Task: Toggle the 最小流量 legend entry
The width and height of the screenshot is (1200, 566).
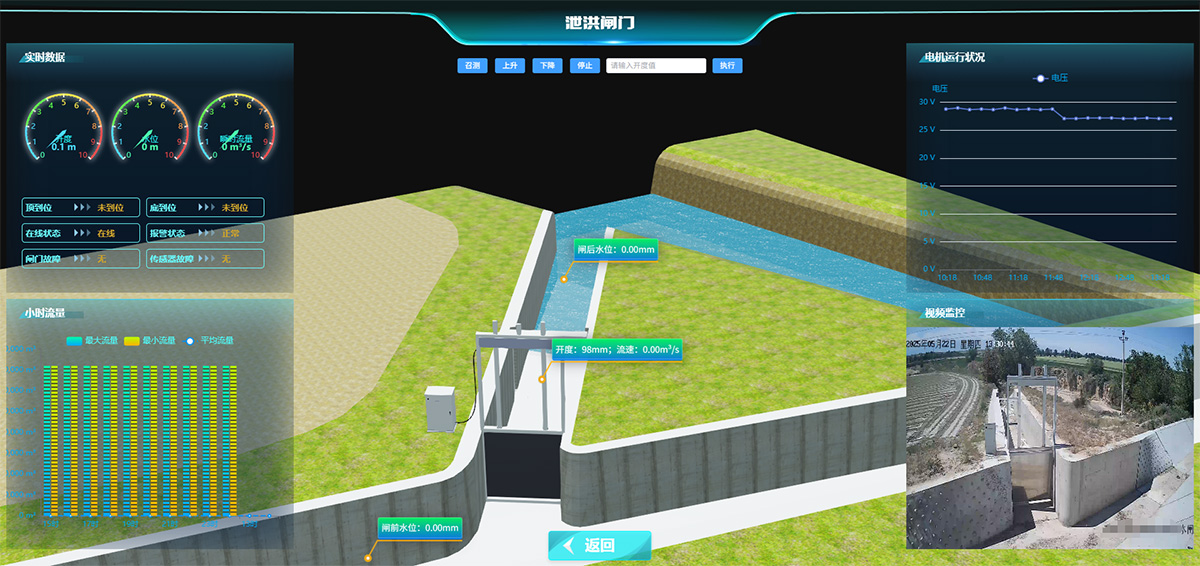Action: pyautogui.click(x=150, y=341)
